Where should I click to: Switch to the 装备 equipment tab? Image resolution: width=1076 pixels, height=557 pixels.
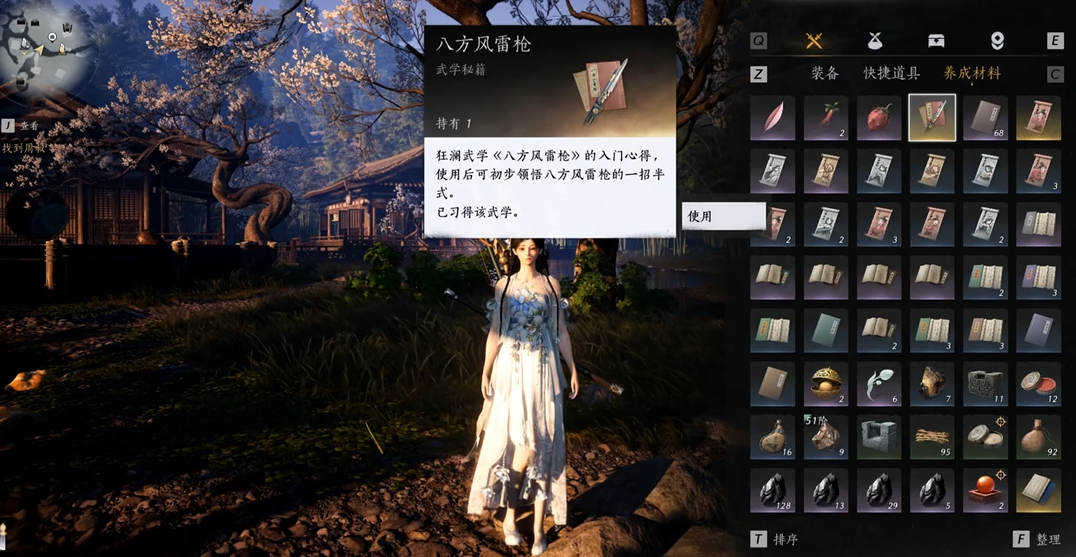(825, 73)
